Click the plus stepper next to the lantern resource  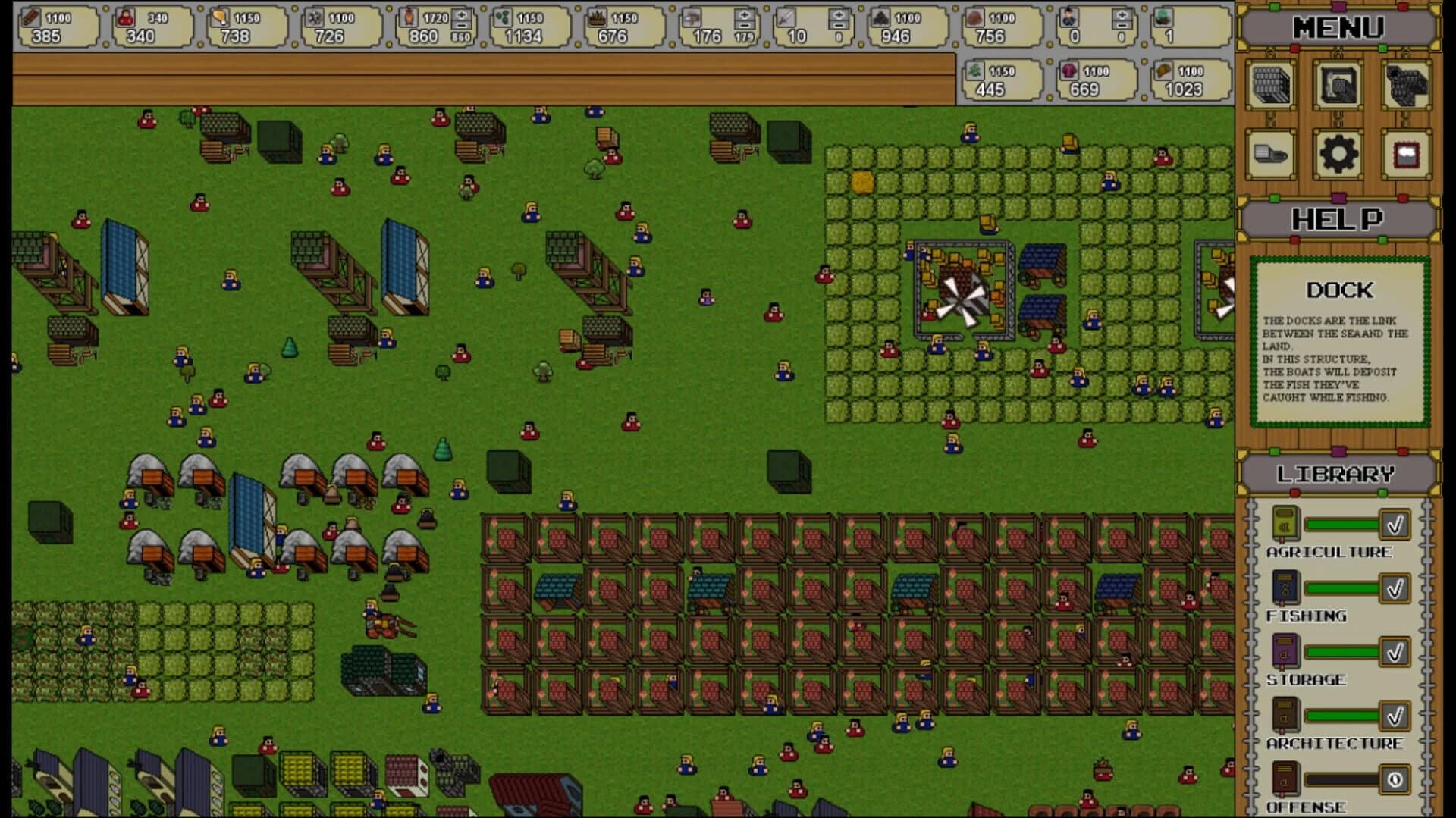point(461,14)
